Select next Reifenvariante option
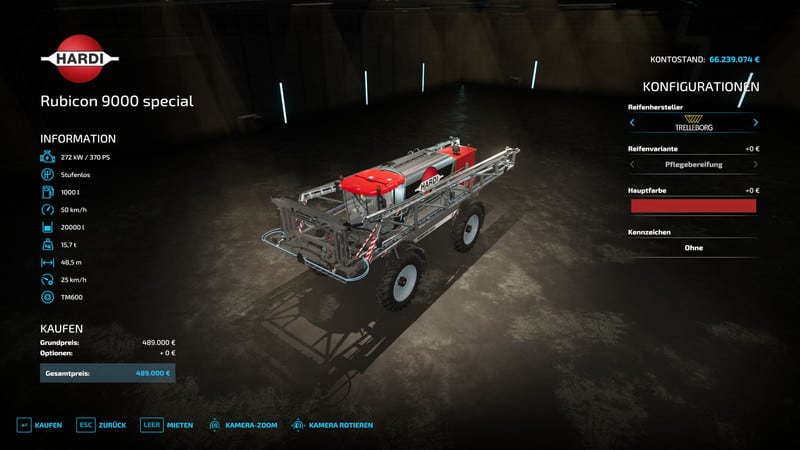Screen dimensions: 800x450 [755, 164]
